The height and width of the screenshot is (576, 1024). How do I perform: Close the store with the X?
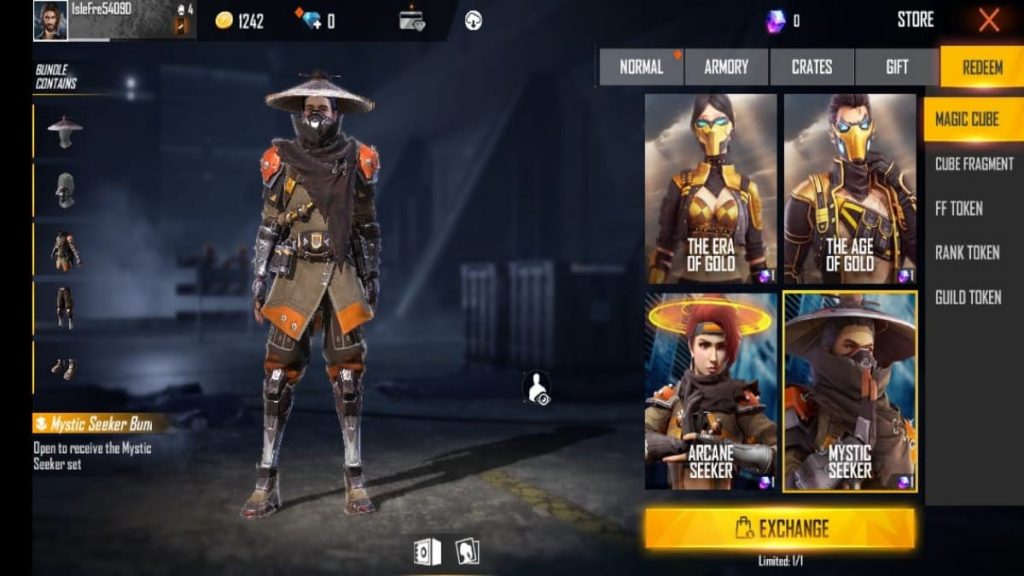[989, 20]
